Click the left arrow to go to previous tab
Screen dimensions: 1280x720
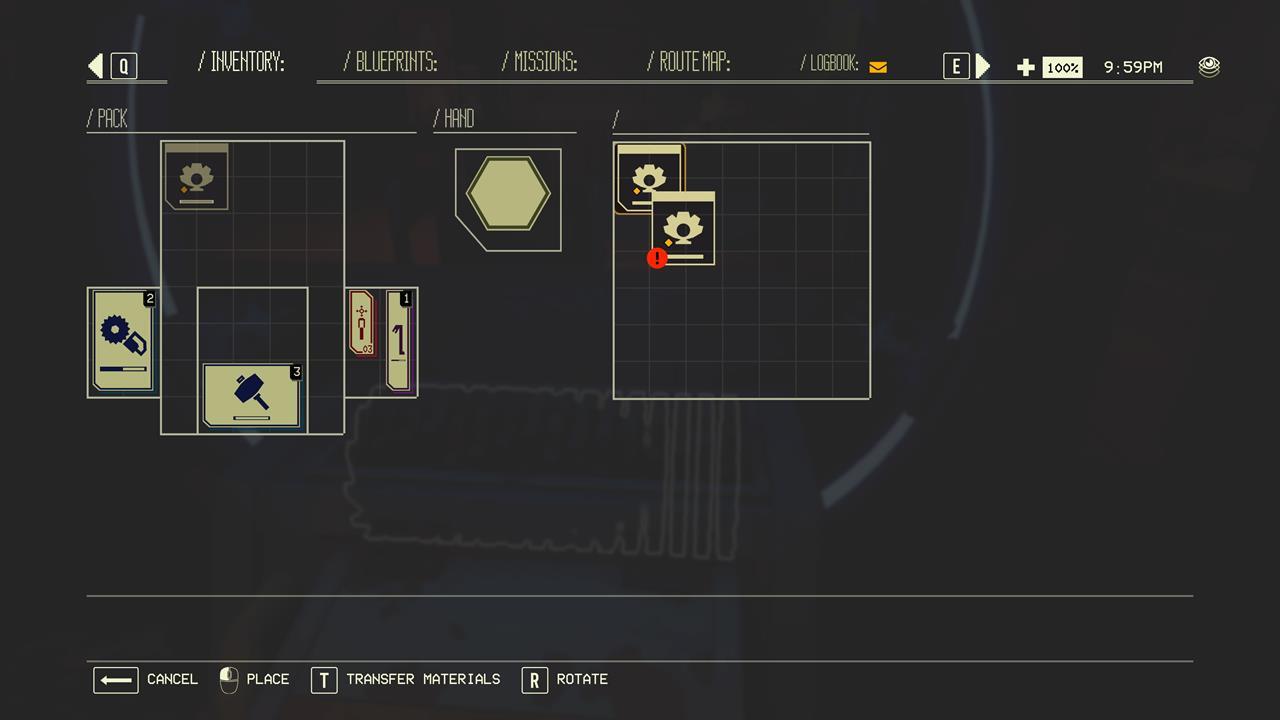[x=96, y=66]
